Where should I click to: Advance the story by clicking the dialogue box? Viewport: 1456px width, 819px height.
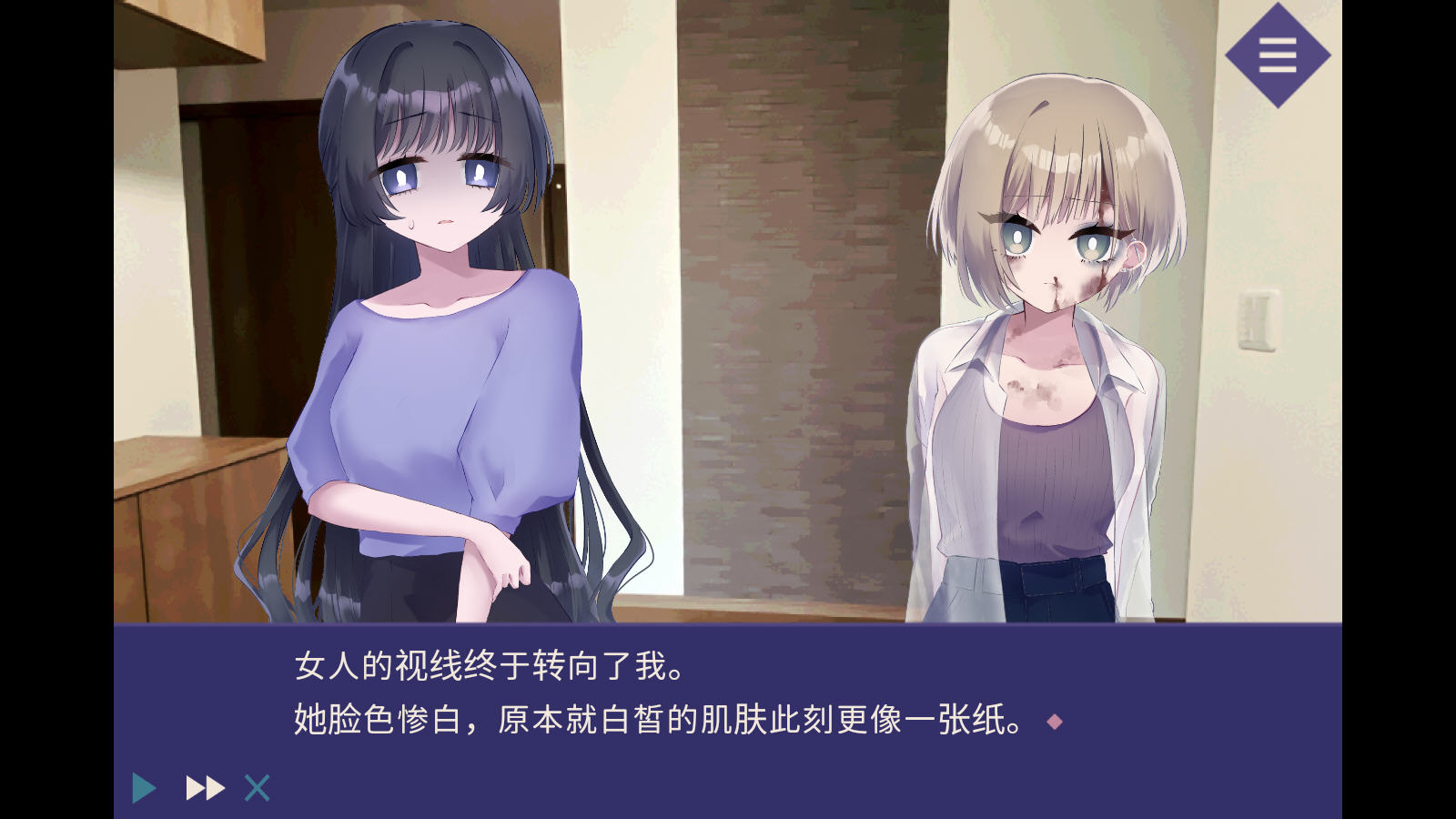click(728, 692)
